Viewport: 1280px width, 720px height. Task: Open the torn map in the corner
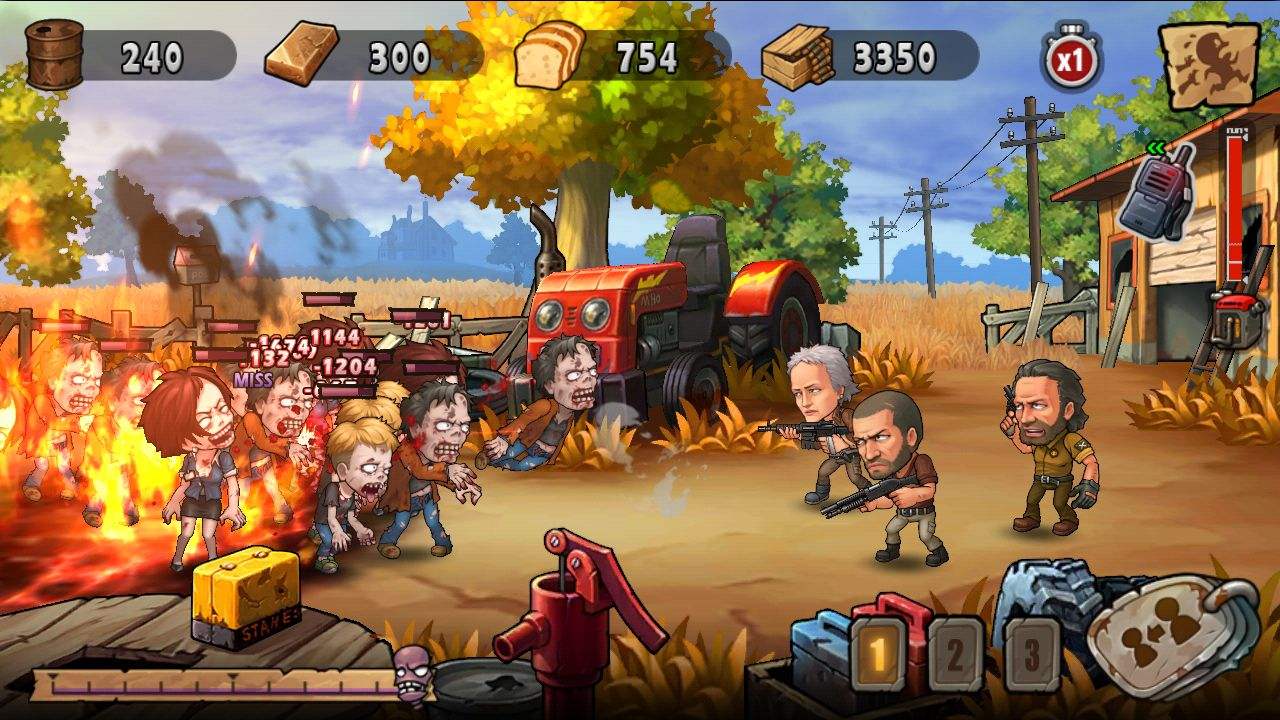(x=1208, y=64)
